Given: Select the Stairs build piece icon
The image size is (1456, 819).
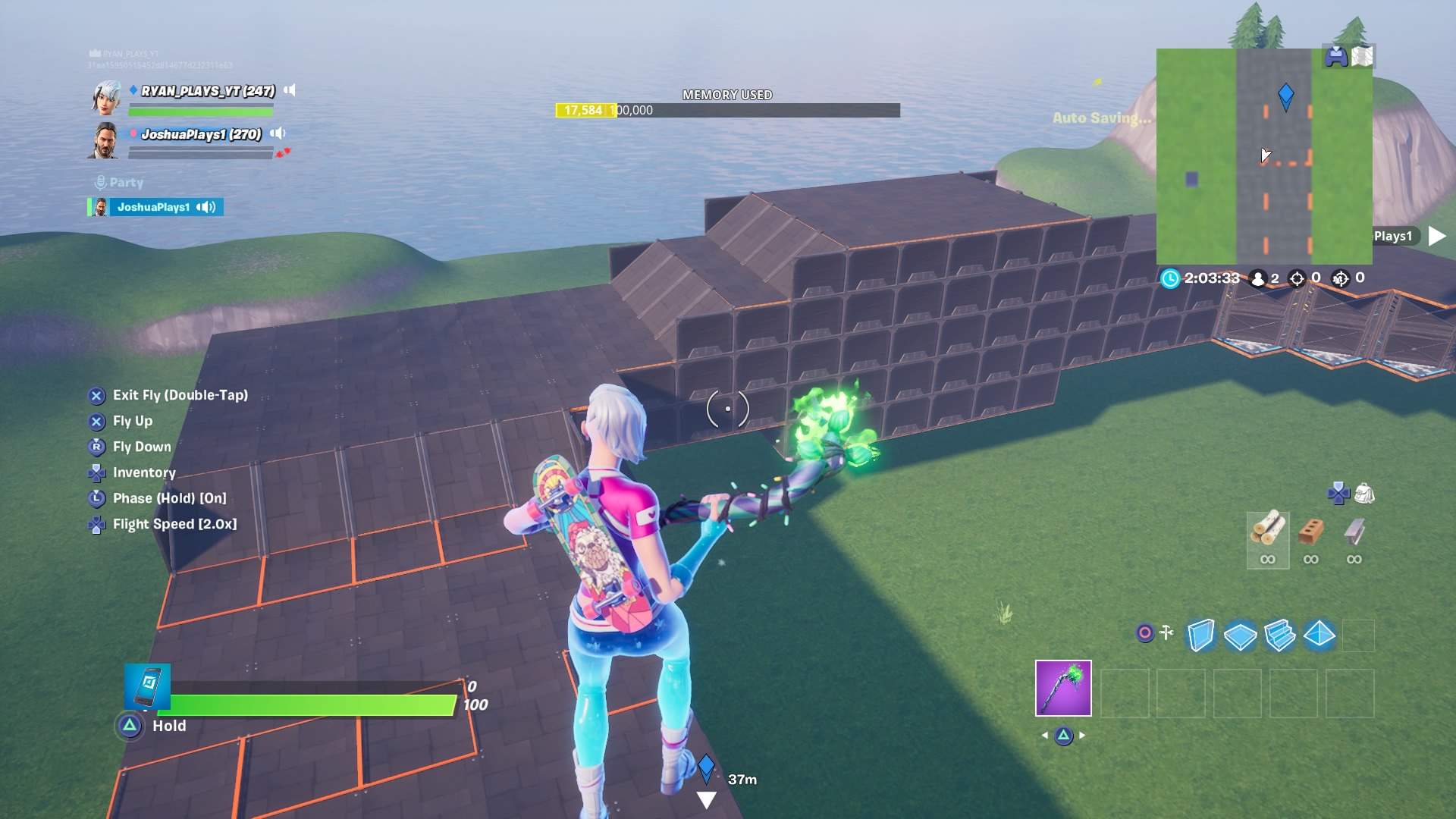Looking at the screenshot, I should click(x=1280, y=636).
